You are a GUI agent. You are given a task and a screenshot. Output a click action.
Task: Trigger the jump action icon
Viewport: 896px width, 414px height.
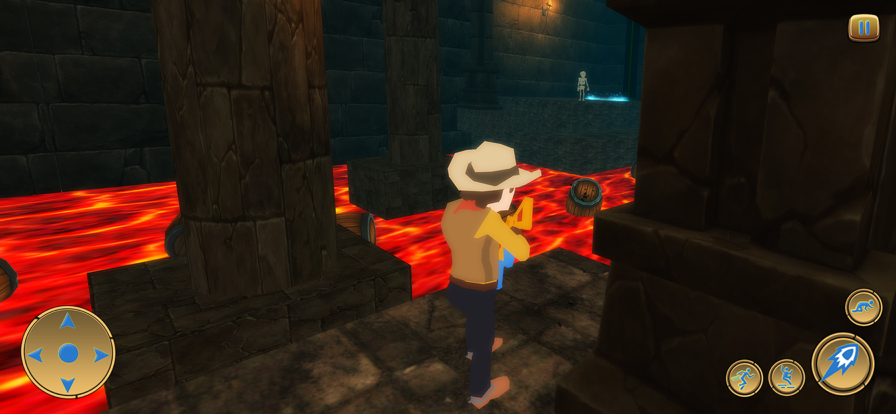[x=786, y=378]
